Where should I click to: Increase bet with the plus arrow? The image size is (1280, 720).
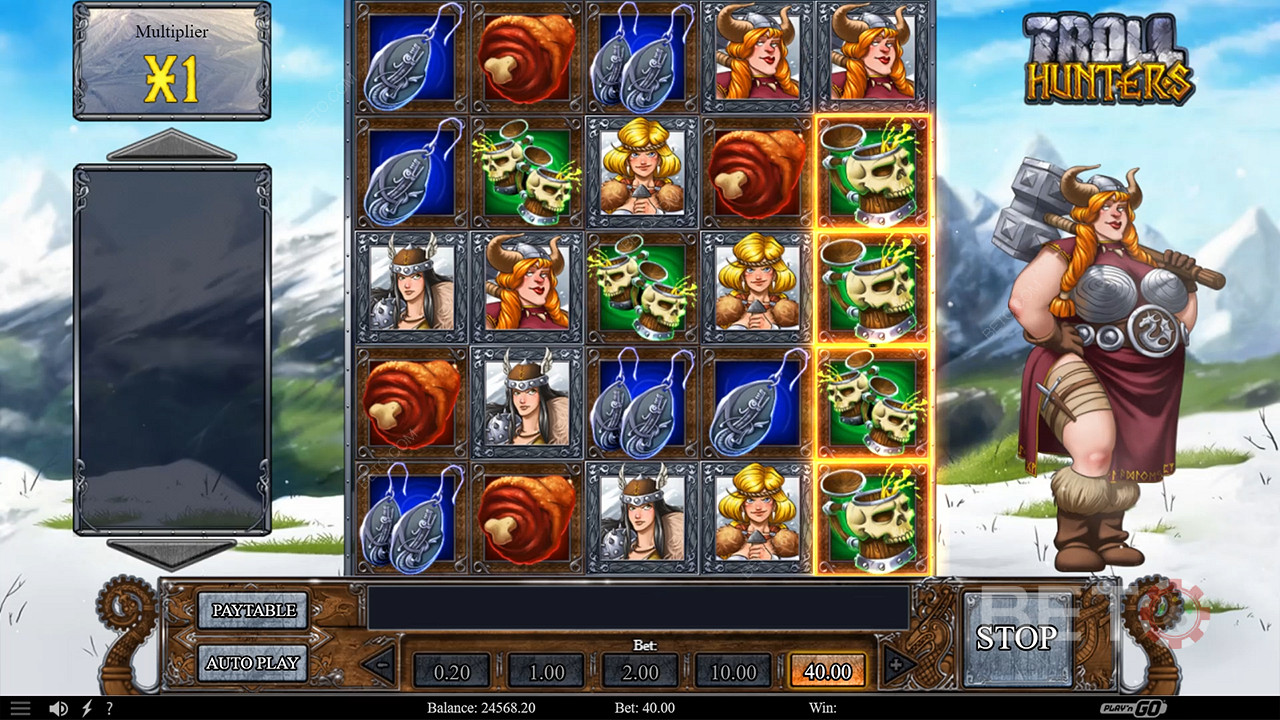coord(897,664)
